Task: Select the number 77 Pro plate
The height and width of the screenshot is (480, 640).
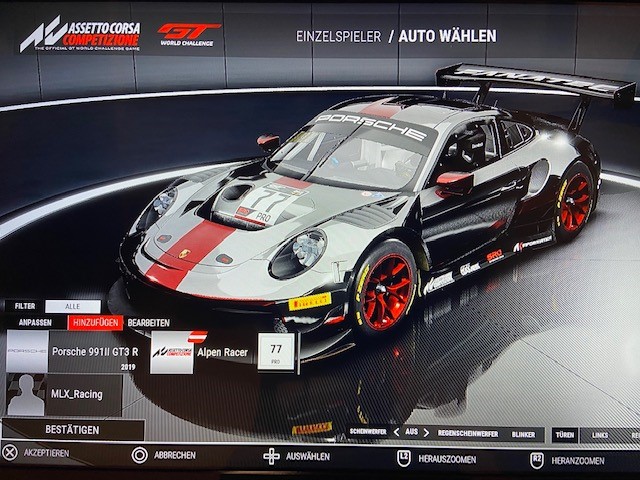Action: [276, 352]
